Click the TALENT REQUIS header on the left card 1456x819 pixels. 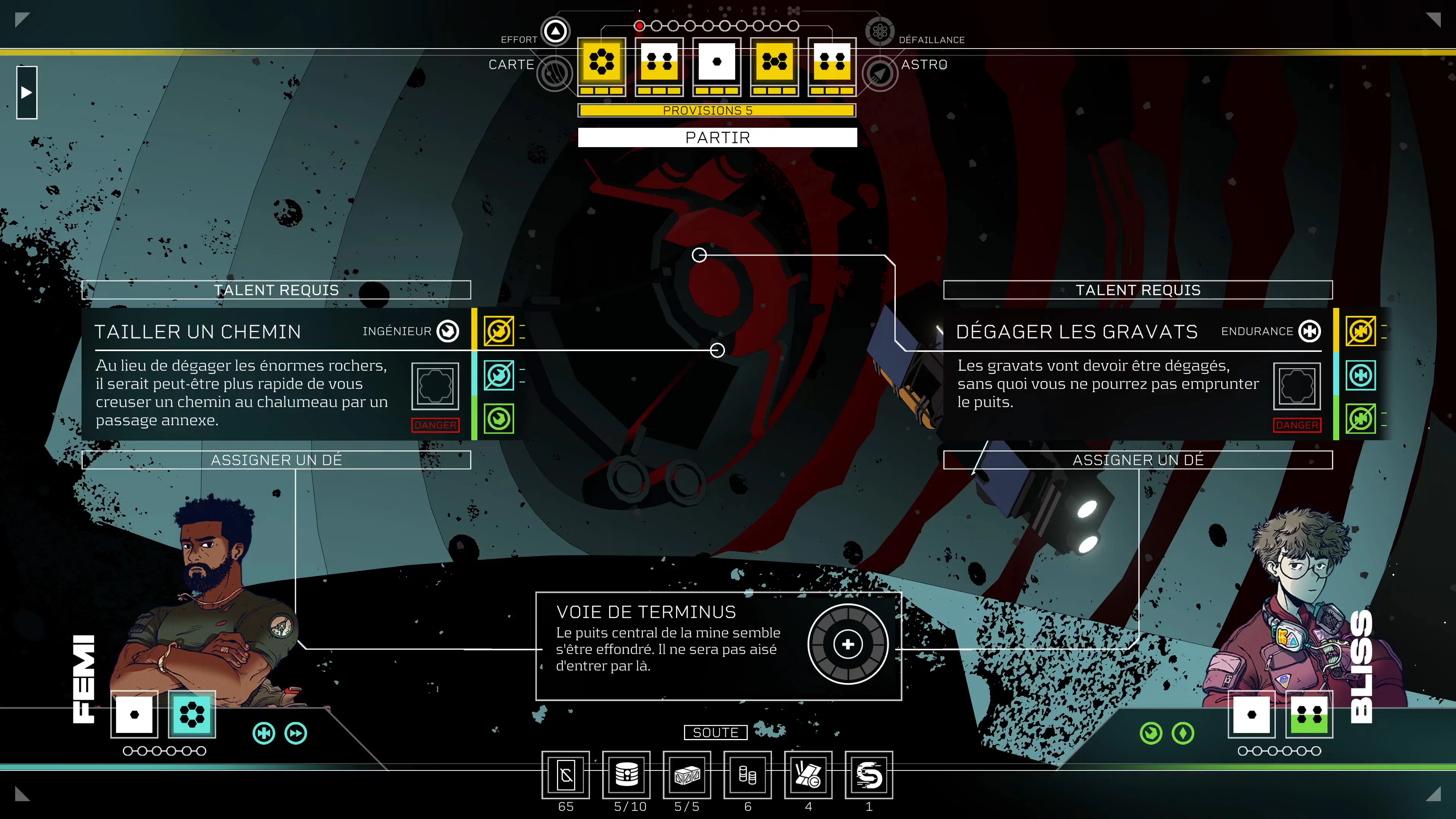point(276,290)
